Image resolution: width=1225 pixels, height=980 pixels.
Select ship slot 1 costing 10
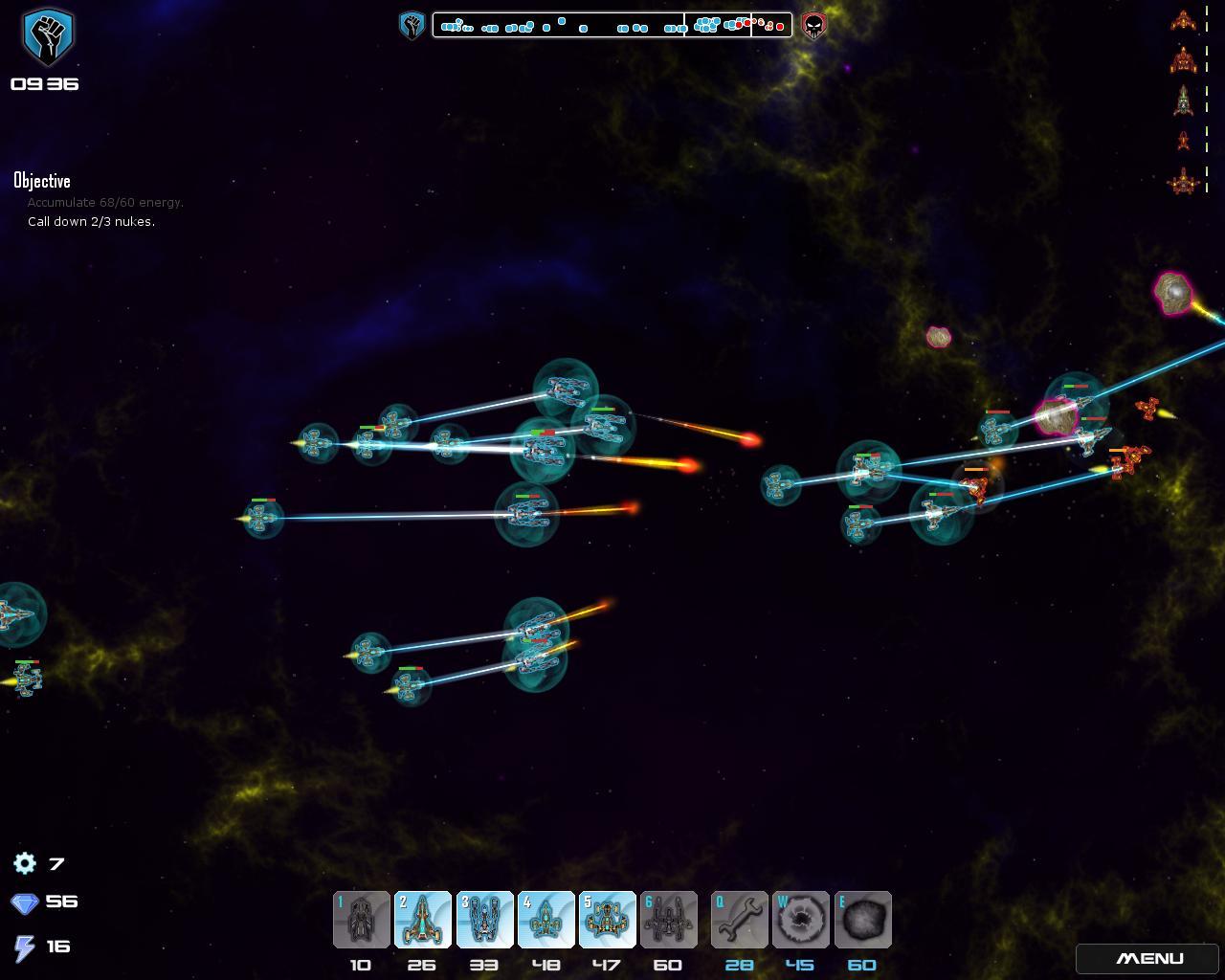tap(362, 920)
